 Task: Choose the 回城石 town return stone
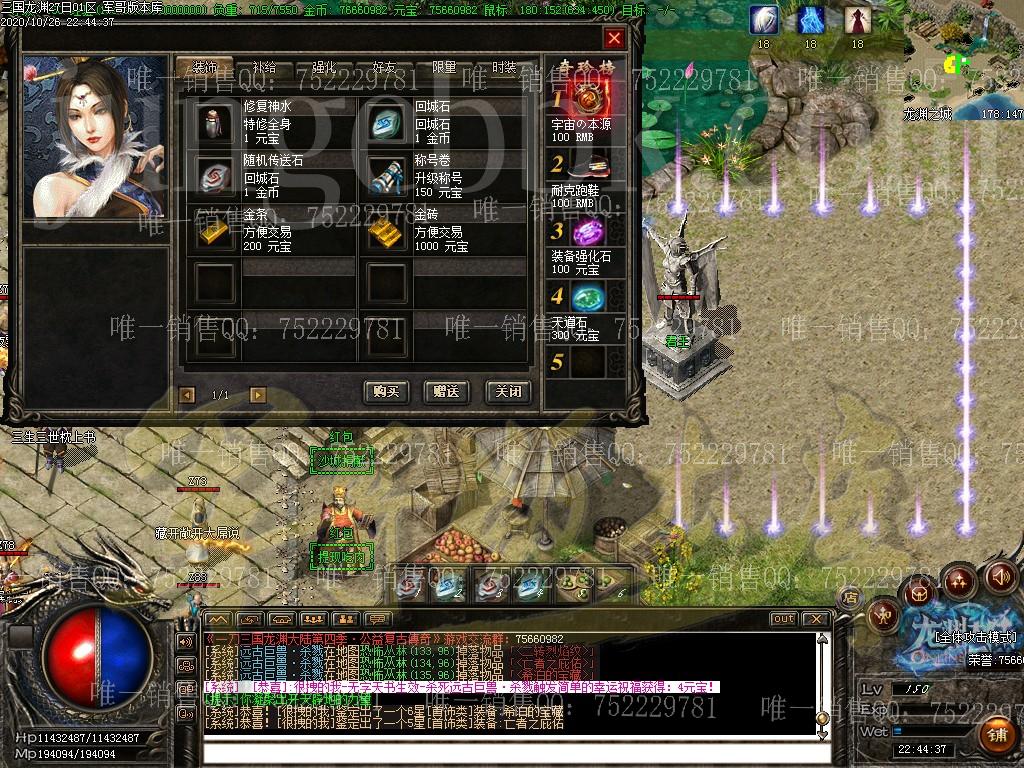(x=386, y=123)
